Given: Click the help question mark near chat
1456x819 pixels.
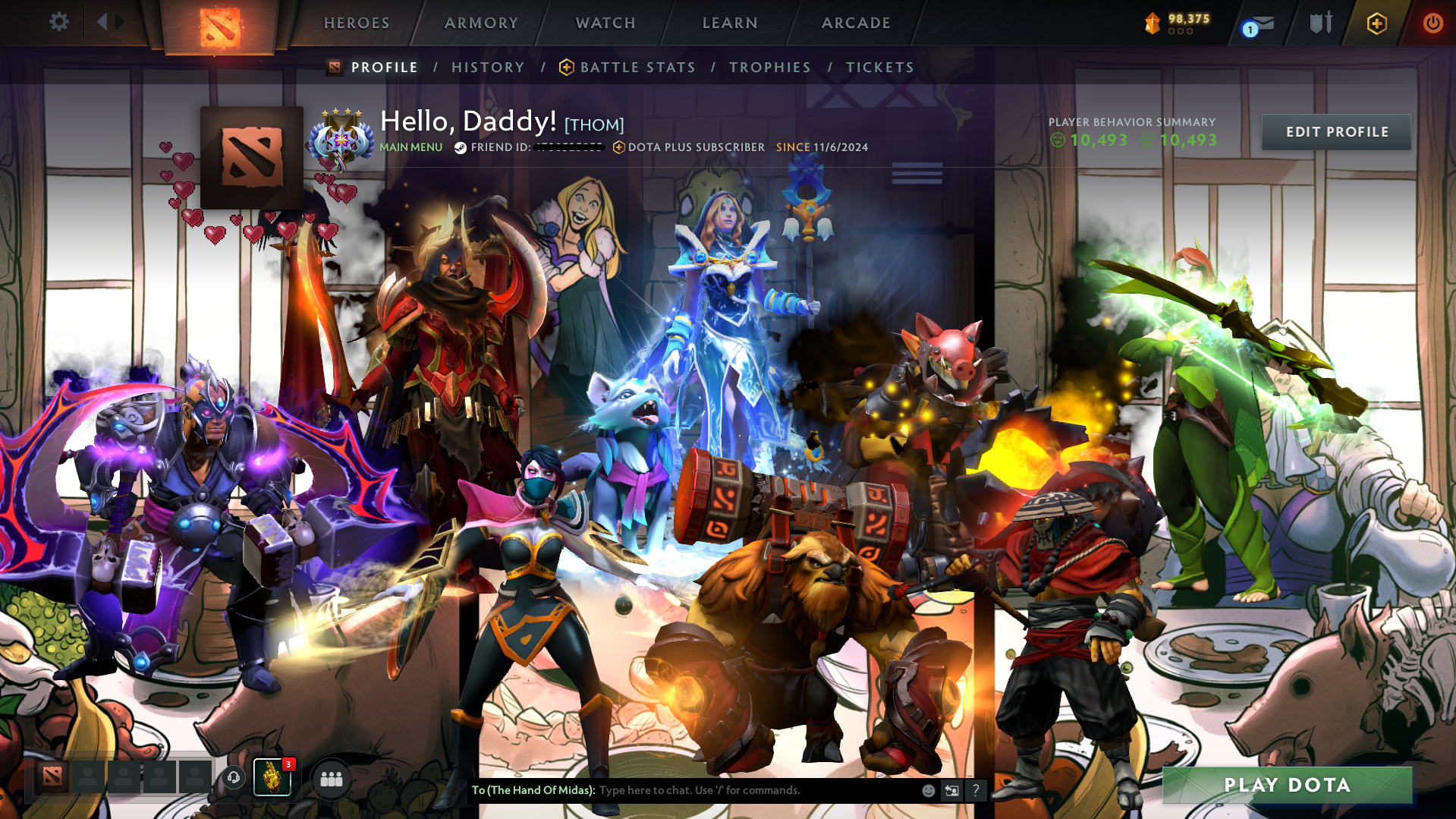Looking at the screenshot, I should (x=976, y=790).
